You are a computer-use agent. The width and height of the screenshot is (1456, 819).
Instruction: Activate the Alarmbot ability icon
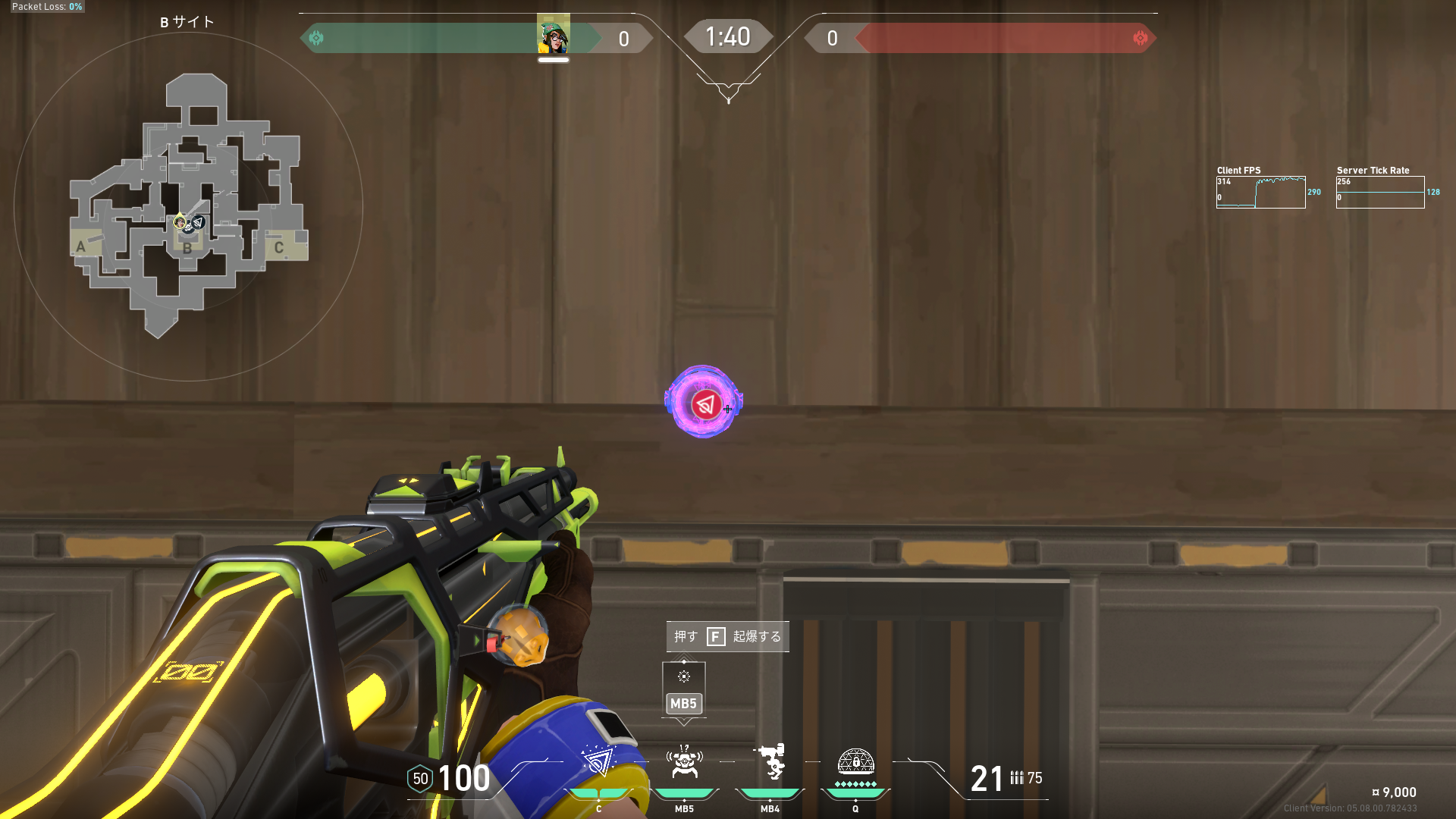(x=684, y=763)
